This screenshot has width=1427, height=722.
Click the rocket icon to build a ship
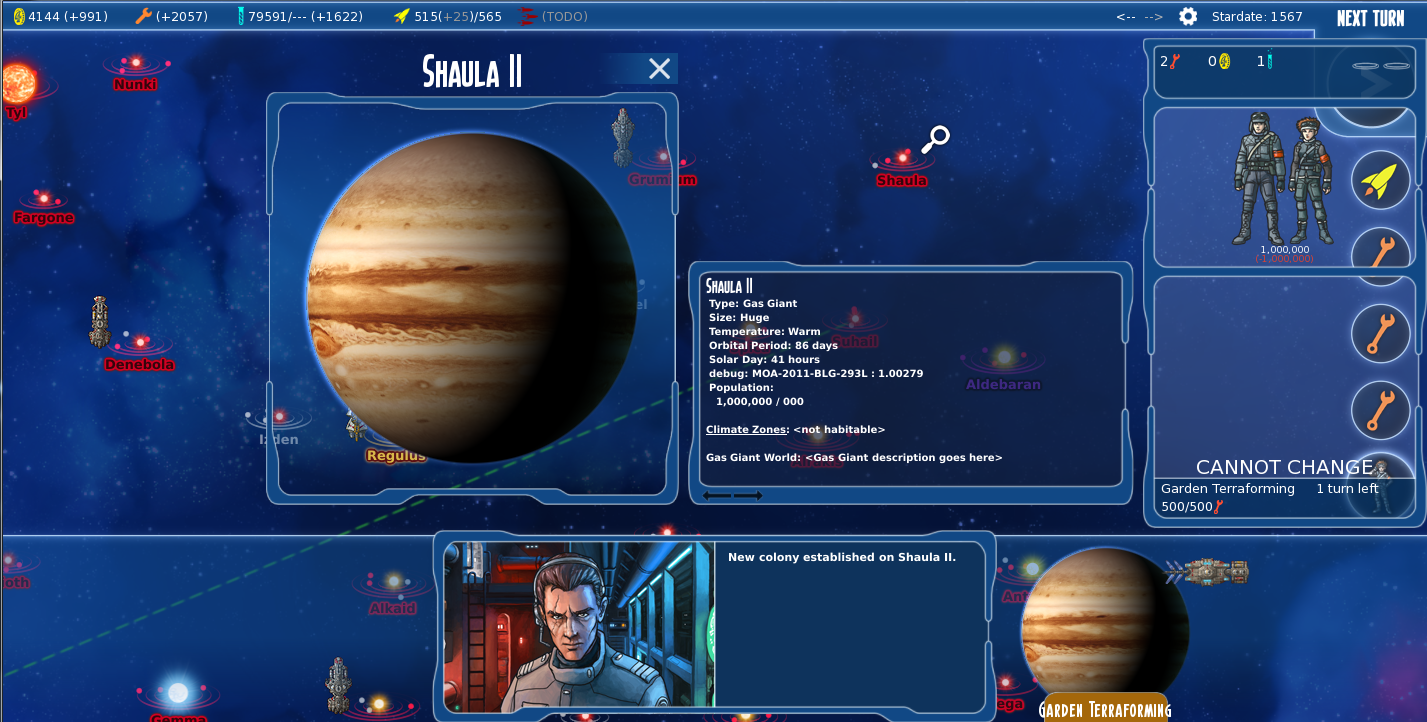tap(1380, 180)
